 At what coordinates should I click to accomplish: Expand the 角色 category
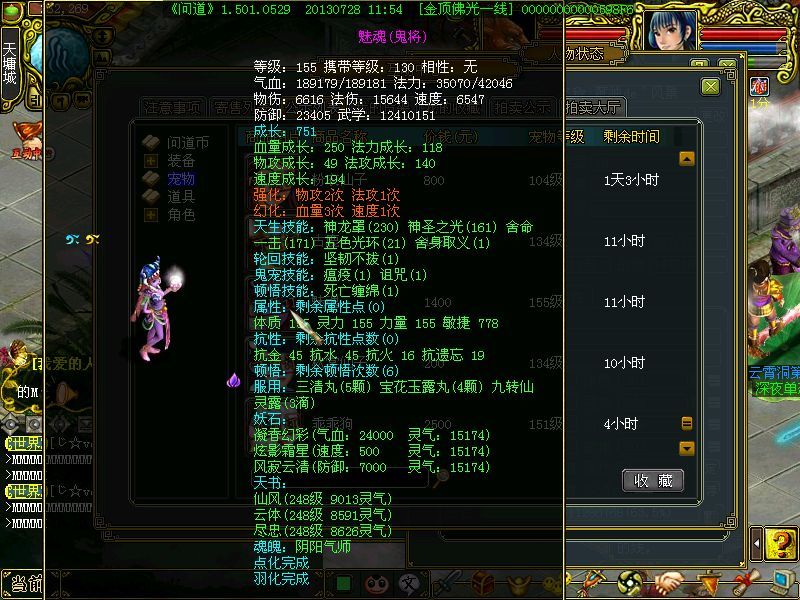click(x=151, y=215)
